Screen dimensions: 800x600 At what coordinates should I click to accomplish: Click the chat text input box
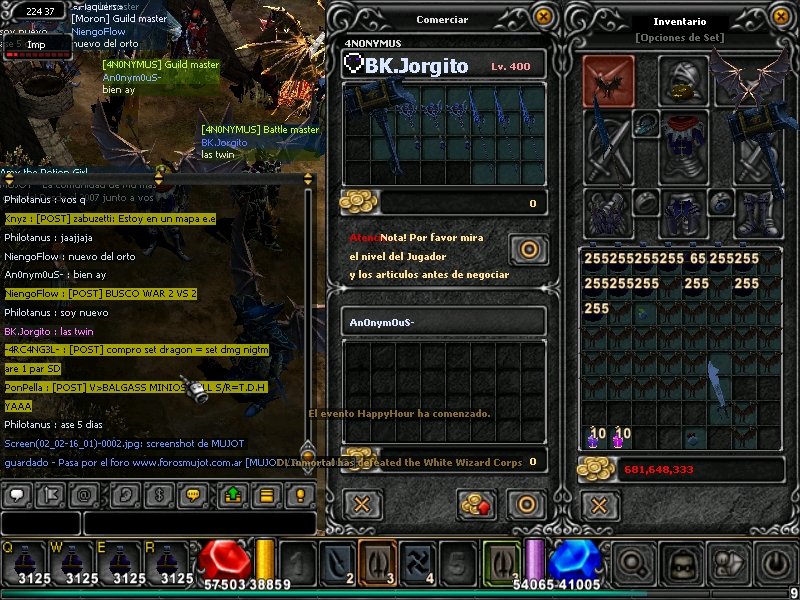tap(198, 522)
